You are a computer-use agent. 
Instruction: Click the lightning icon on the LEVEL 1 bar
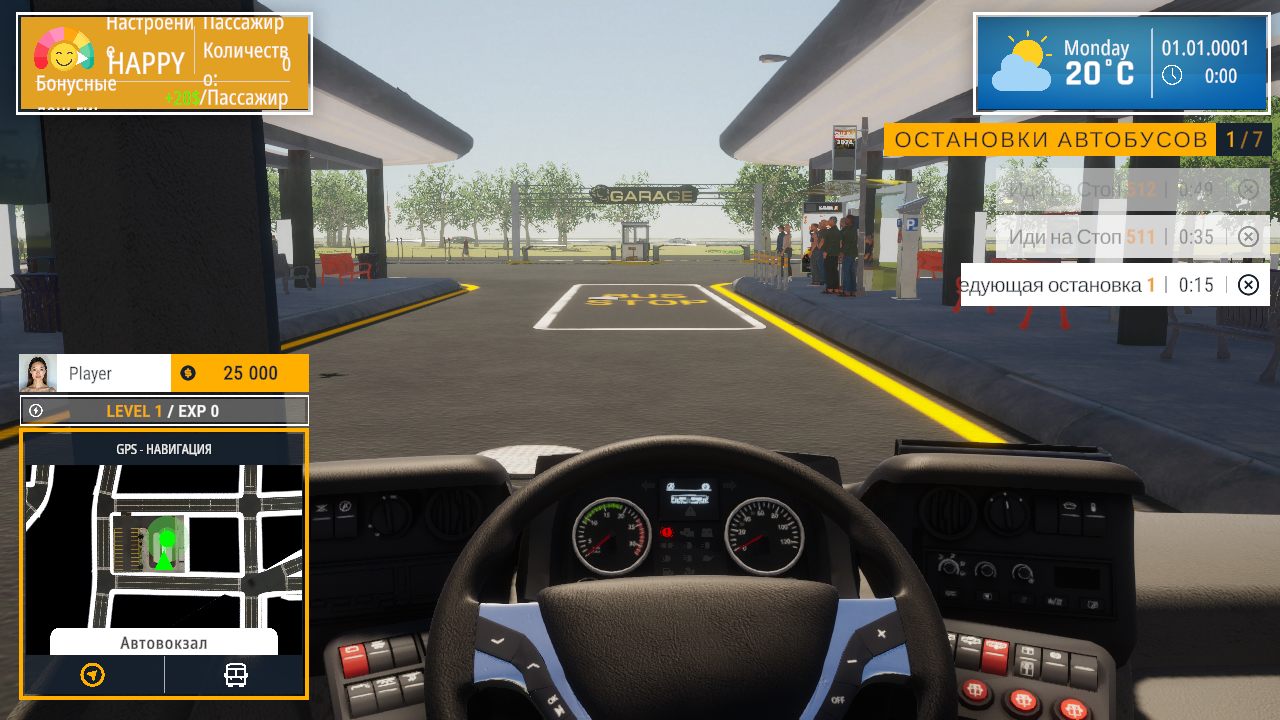[x=33, y=410]
